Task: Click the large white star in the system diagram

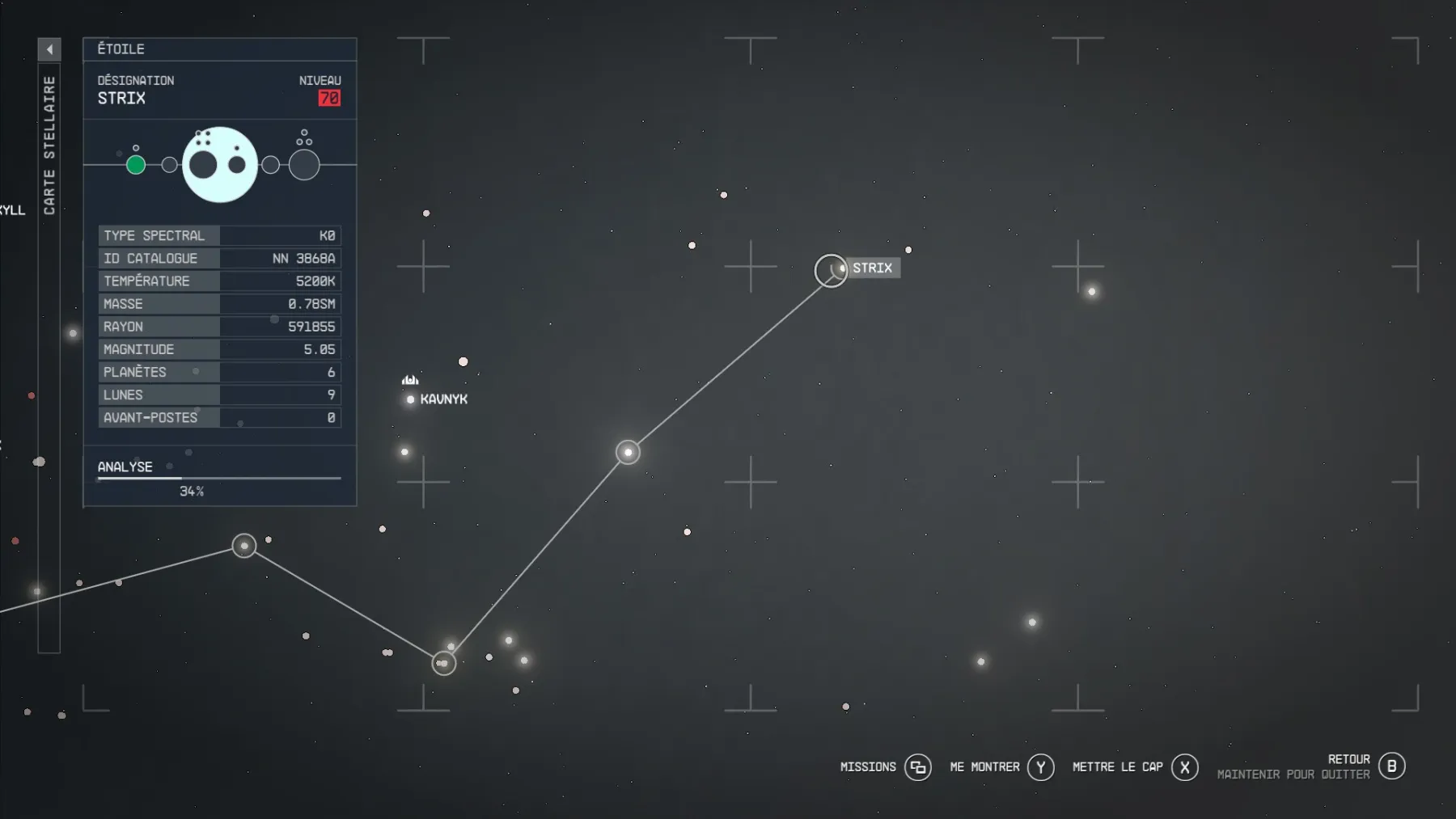Action: coord(220,164)
